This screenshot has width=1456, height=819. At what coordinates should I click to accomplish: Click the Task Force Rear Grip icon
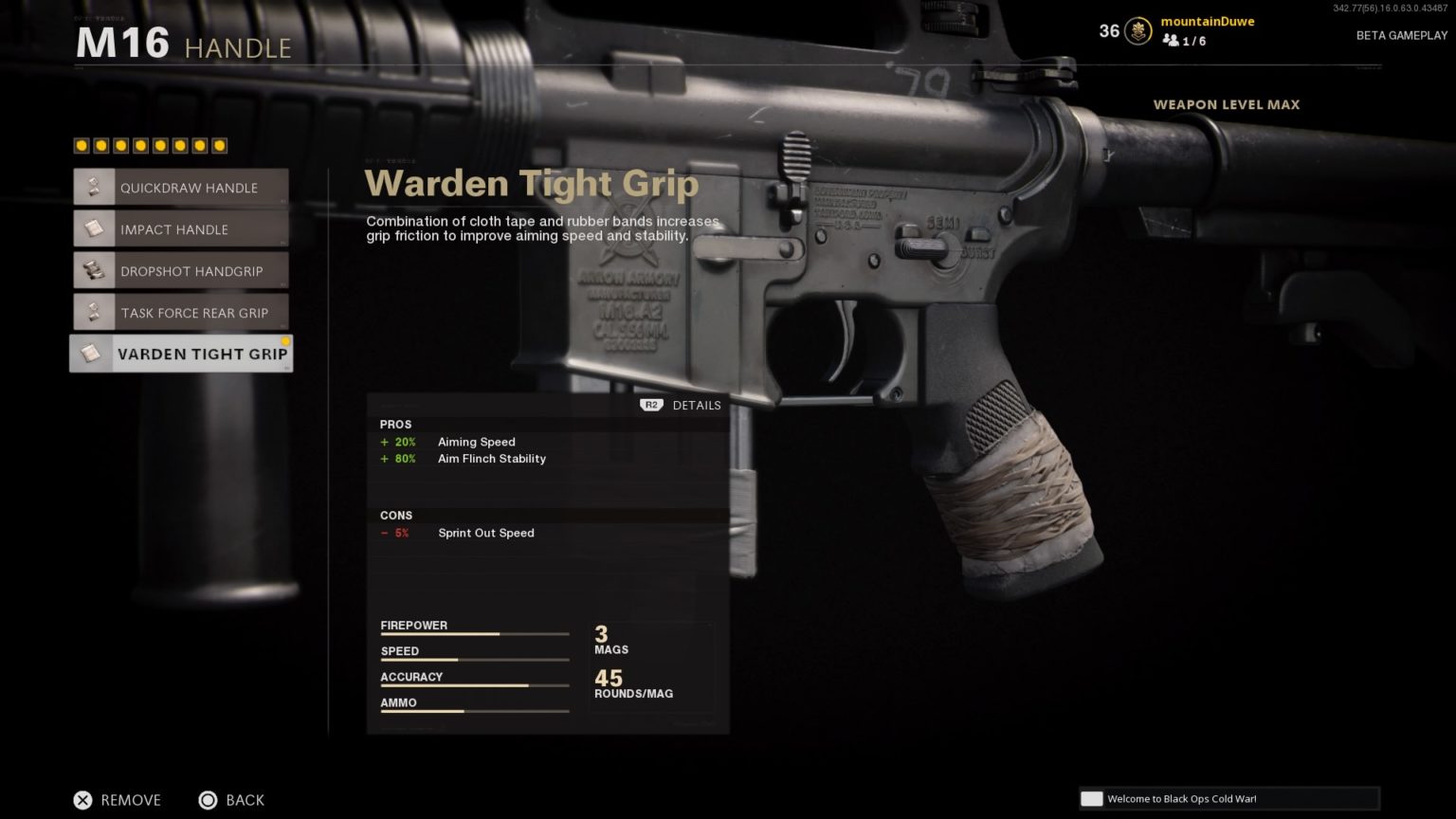point(94,312)
